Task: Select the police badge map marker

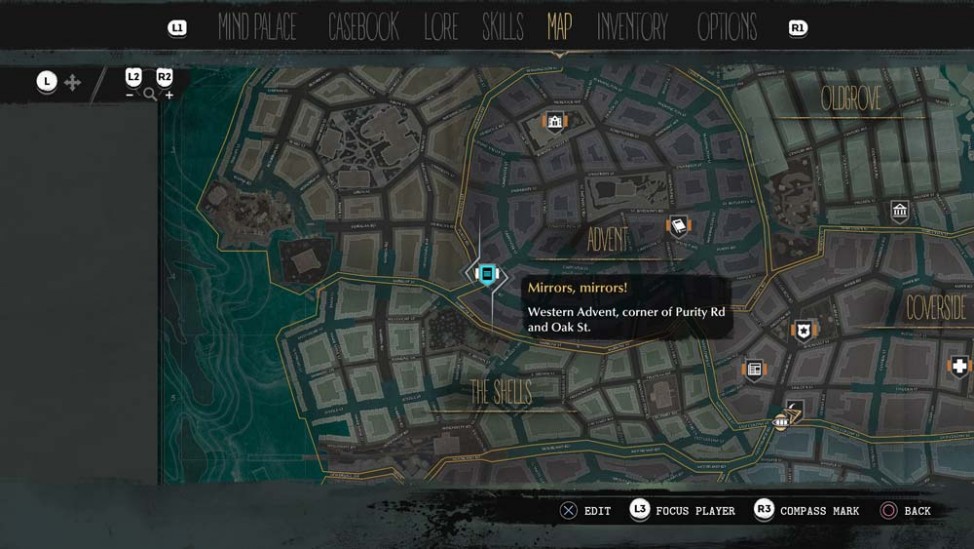Action: coord(802,330)
